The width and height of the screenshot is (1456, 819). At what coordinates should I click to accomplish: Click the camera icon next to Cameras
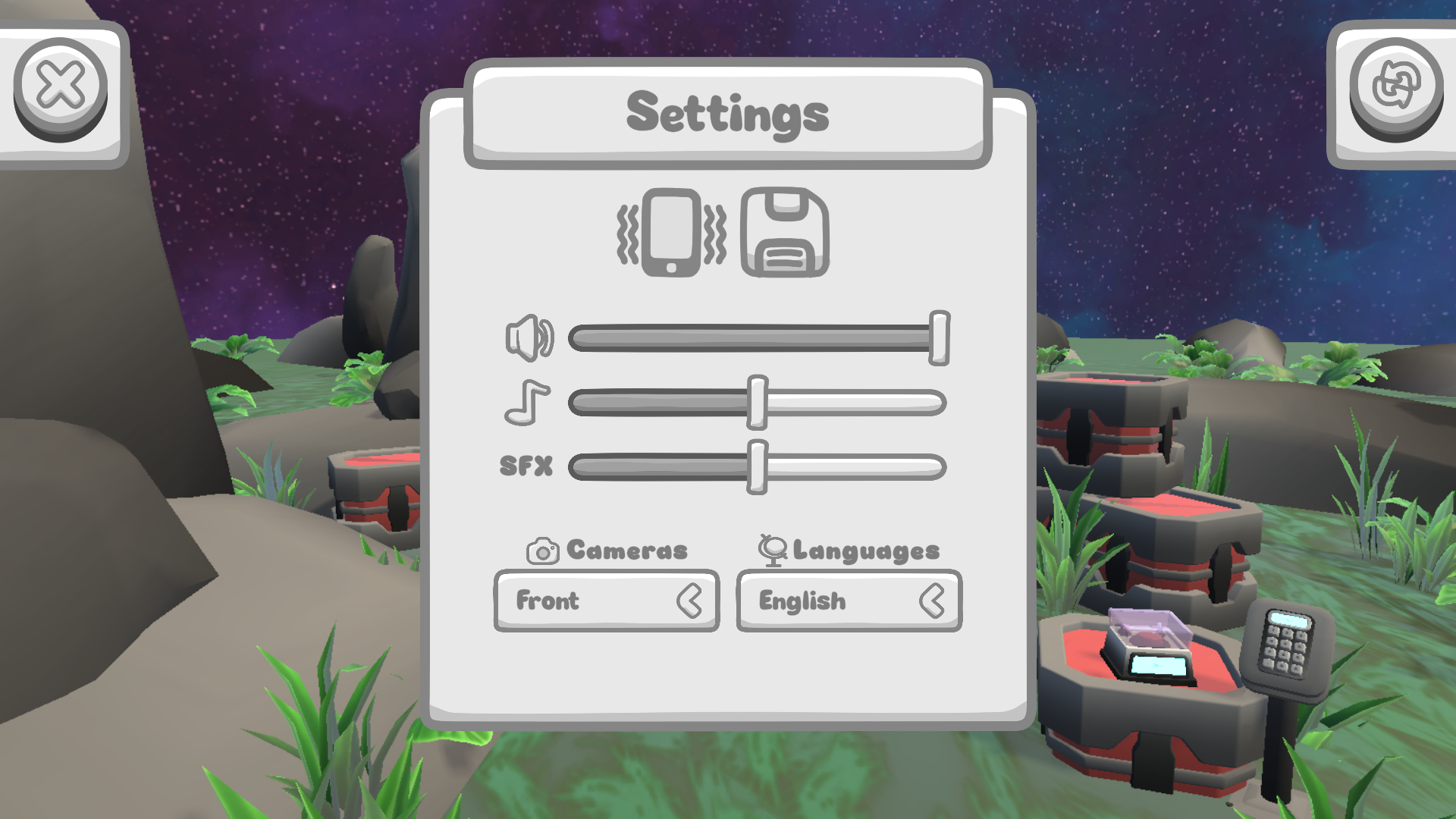coord(541,549)
